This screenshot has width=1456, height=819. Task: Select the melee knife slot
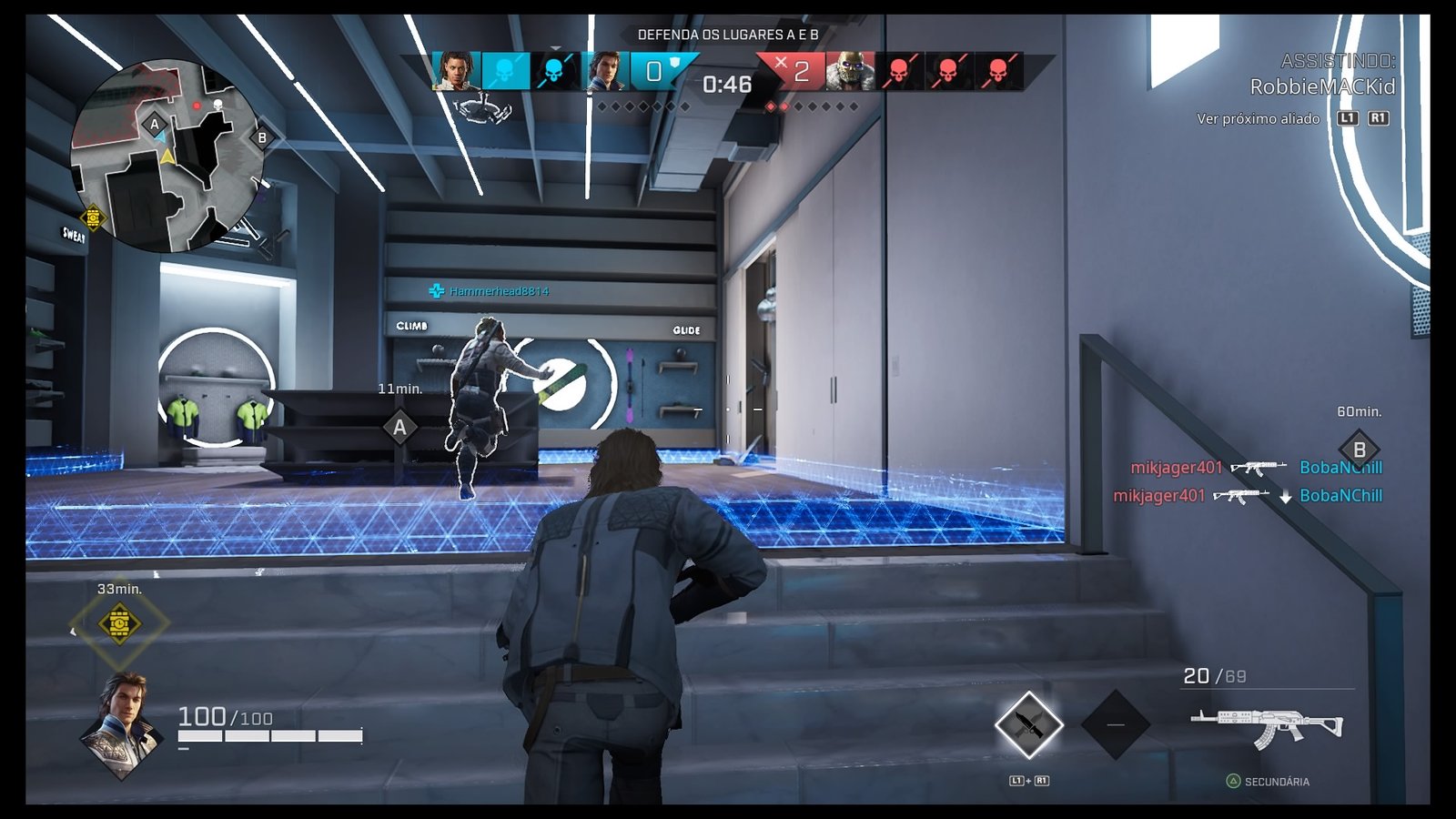point(1028,725)
